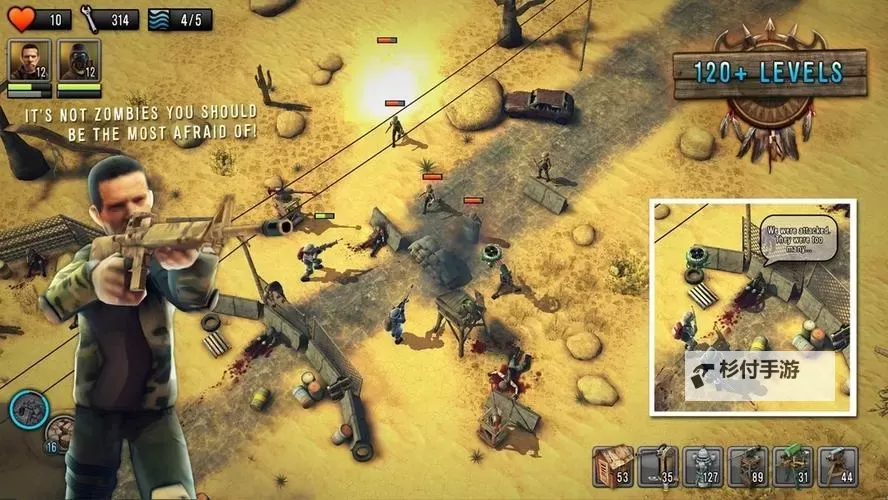888x500 pixels.
Task: Select the green barrel turret costing 31
Action: (x=792, y=466)
